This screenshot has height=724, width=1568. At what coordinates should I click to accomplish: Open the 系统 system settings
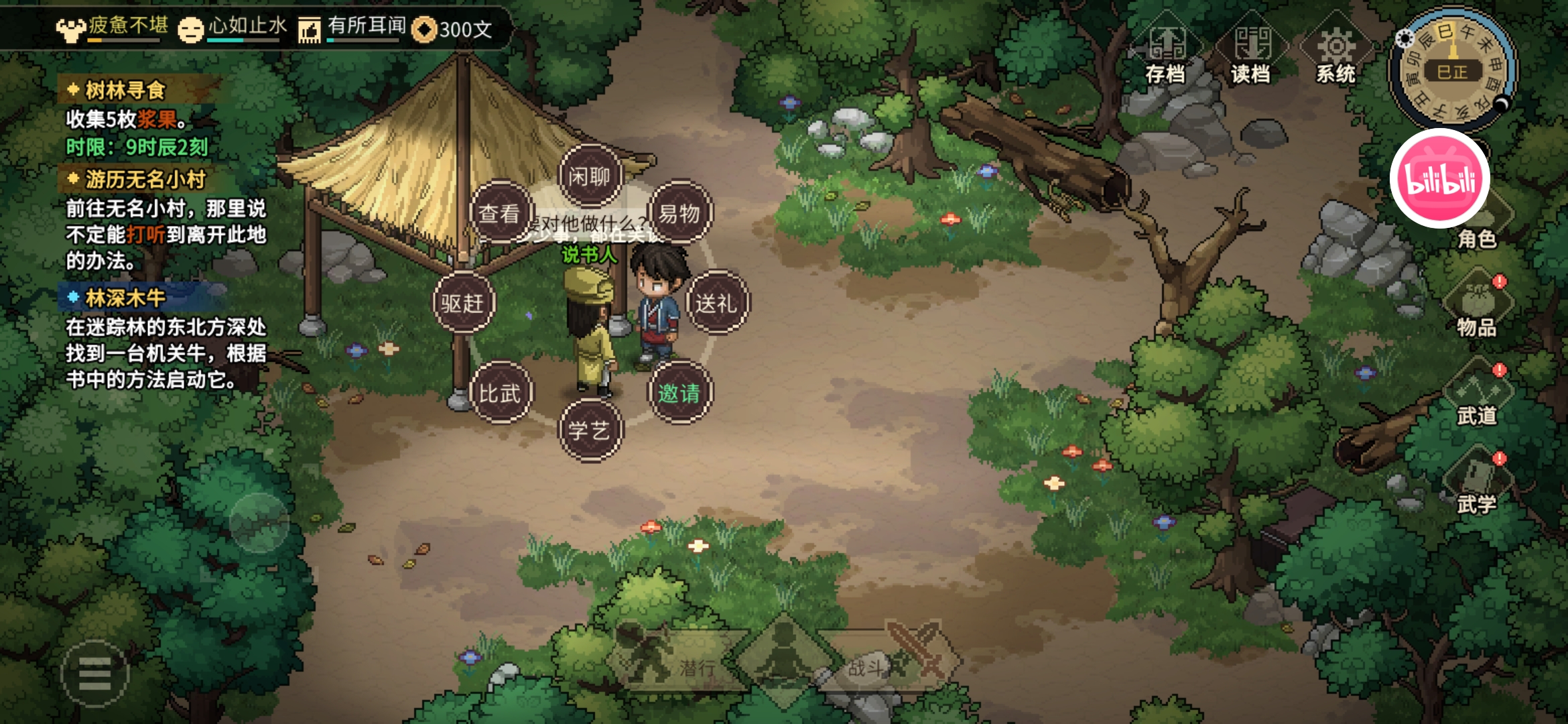click(1336, 50)
